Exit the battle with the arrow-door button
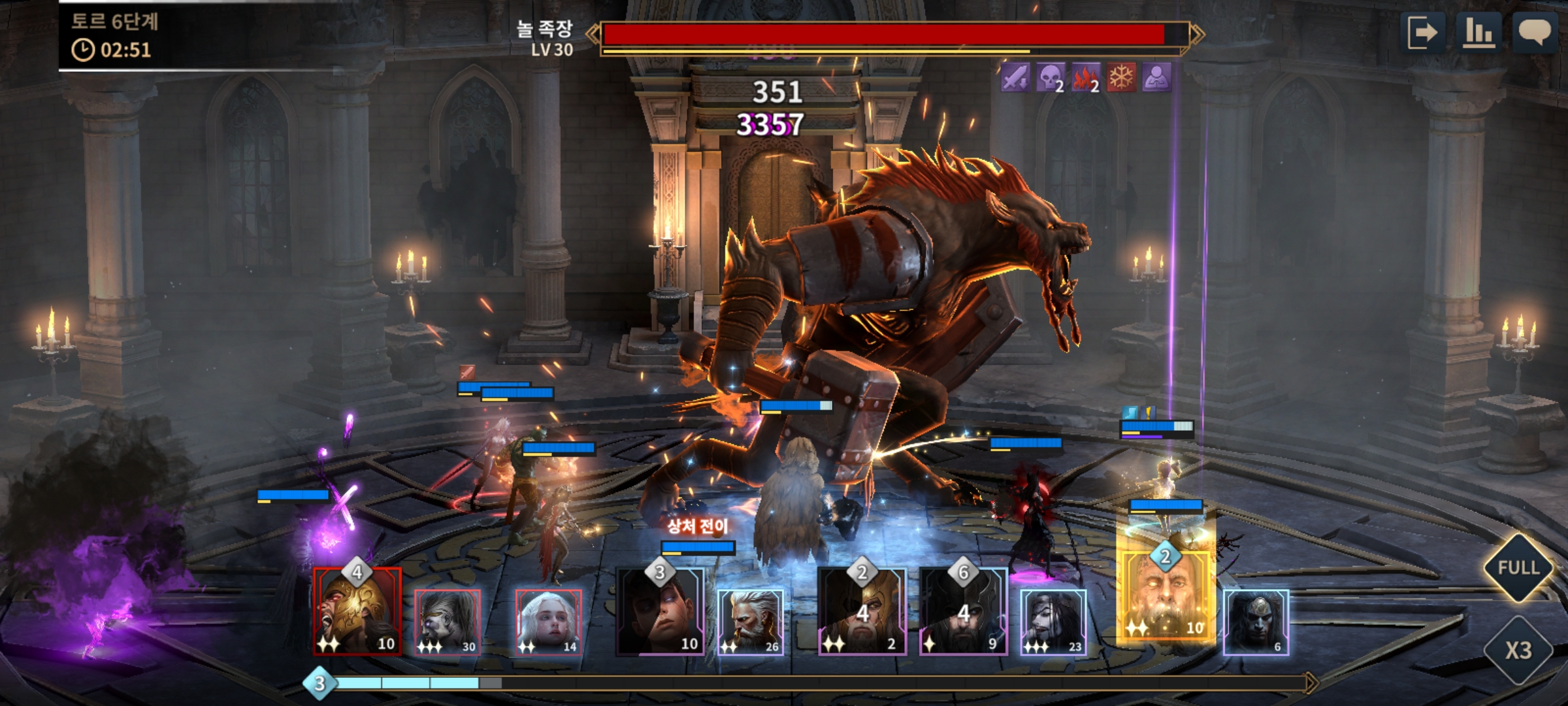This screenshot has width=1568, height=706. point(1422,32)
